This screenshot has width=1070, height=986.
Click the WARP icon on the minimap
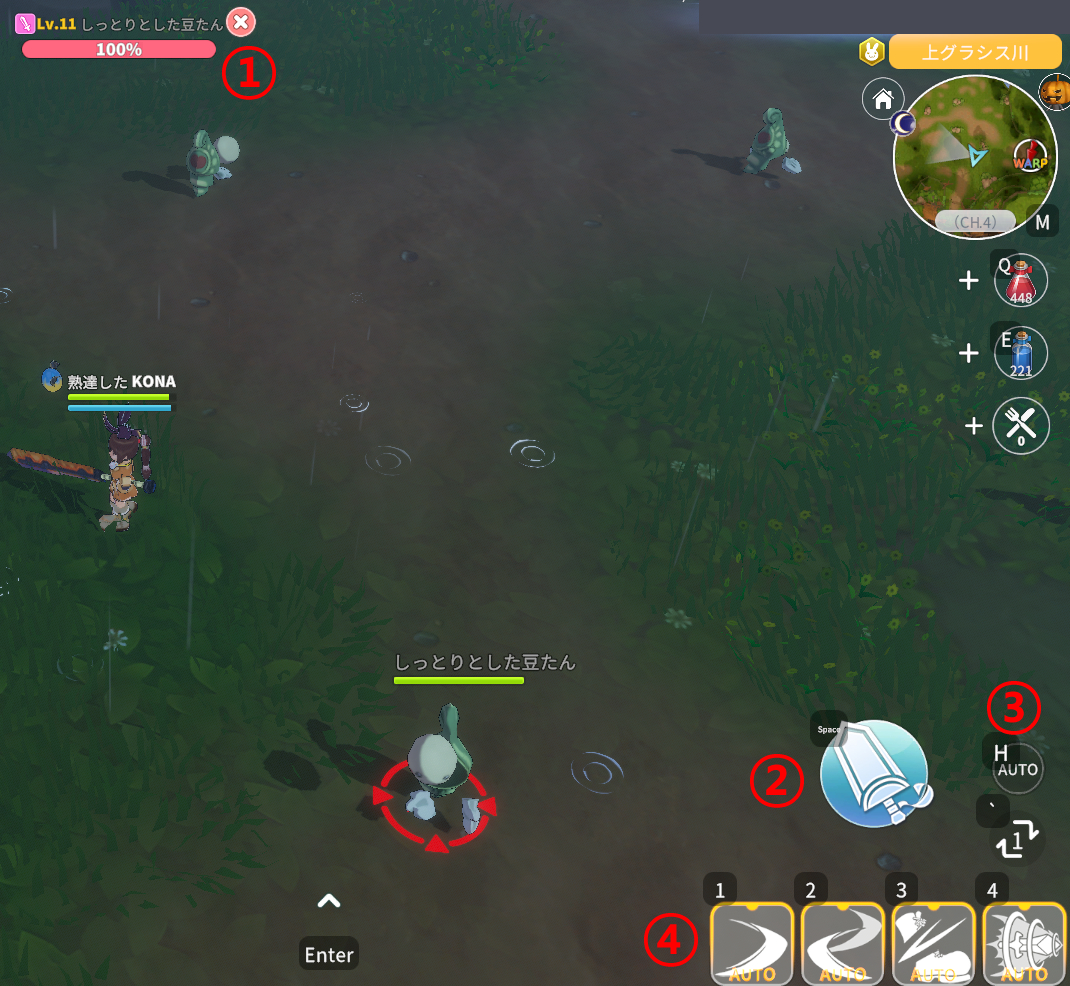(x=1030, y=156)
